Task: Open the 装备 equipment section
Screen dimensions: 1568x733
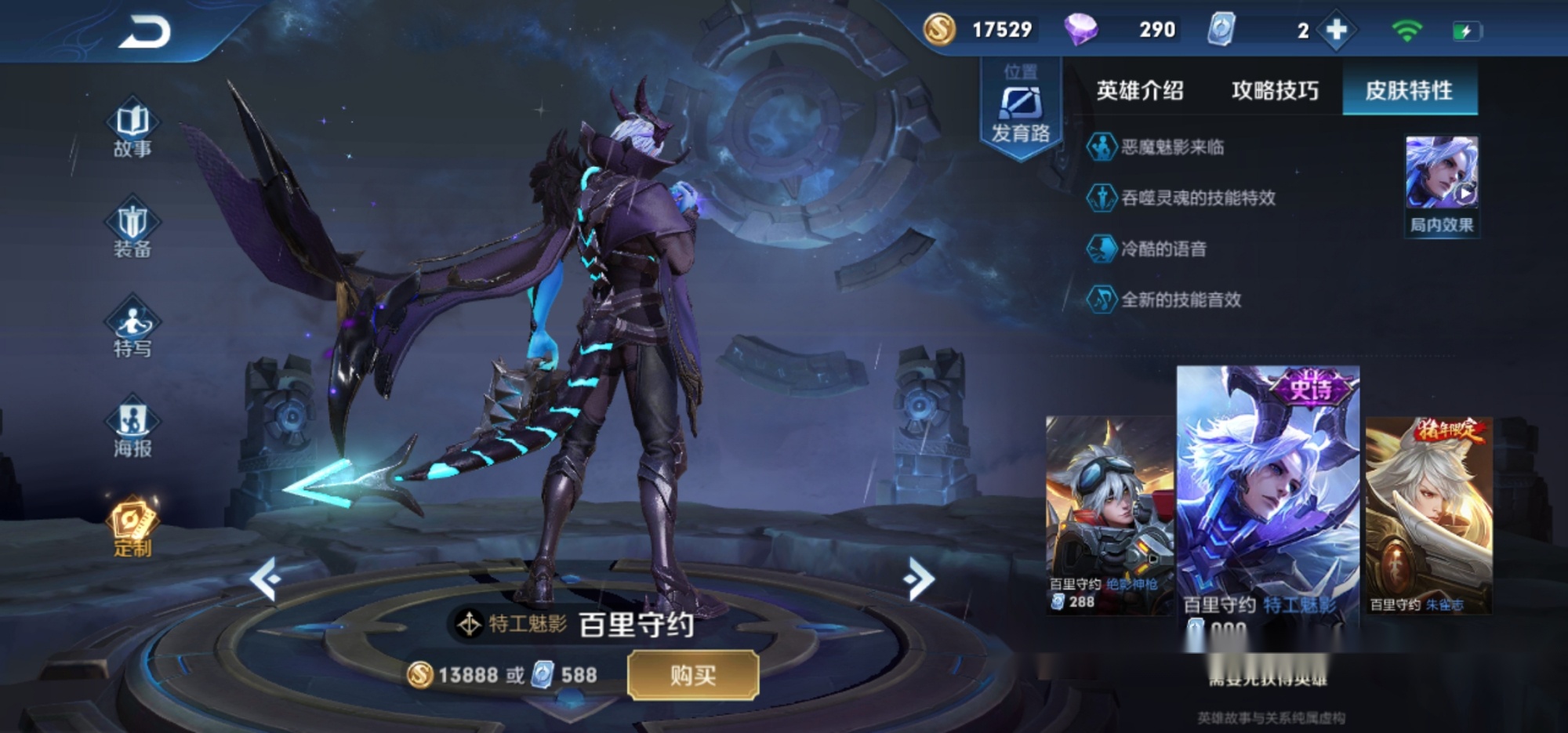Action: (x=132, y=228)
